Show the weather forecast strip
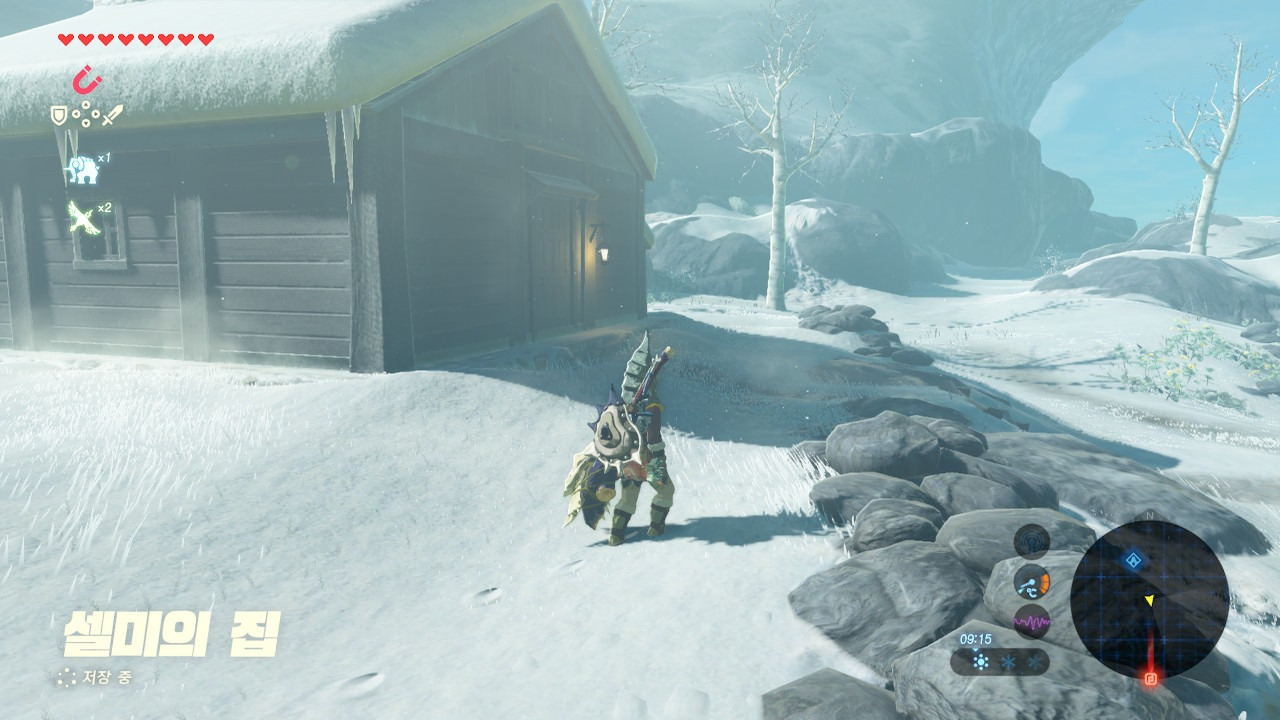 tap(1001, 661)
